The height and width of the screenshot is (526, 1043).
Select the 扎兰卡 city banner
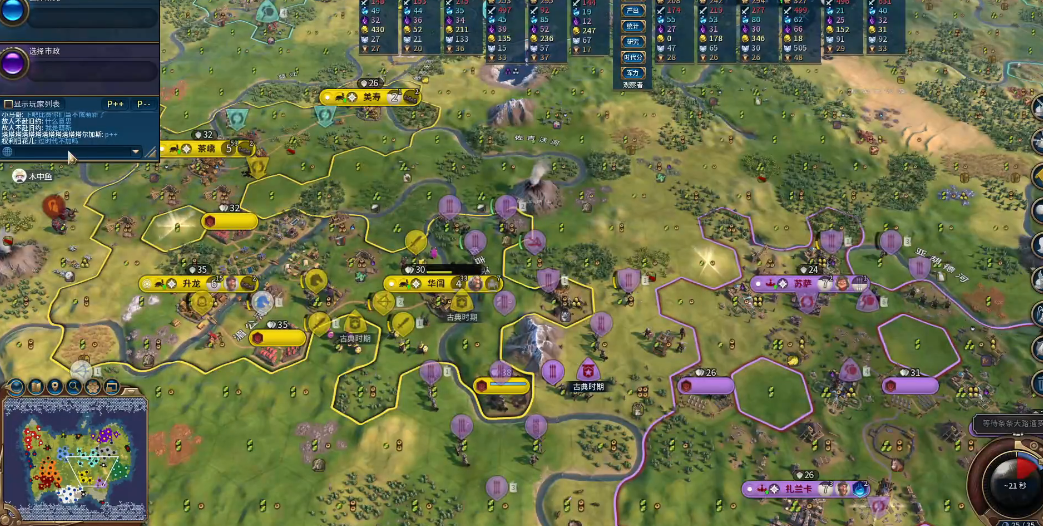tap(795, 489)
